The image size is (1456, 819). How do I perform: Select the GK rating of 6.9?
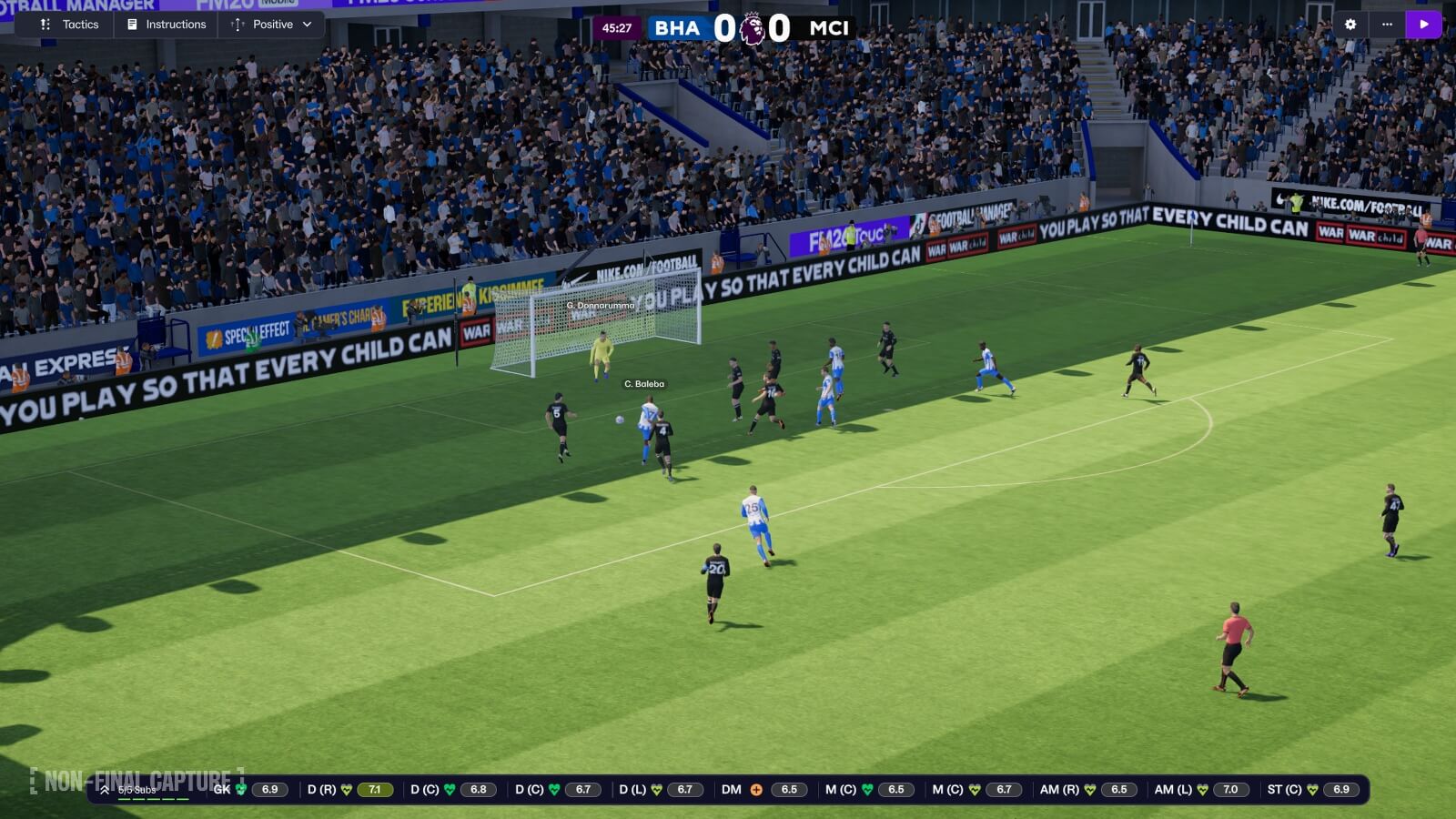tap(269, 790)
